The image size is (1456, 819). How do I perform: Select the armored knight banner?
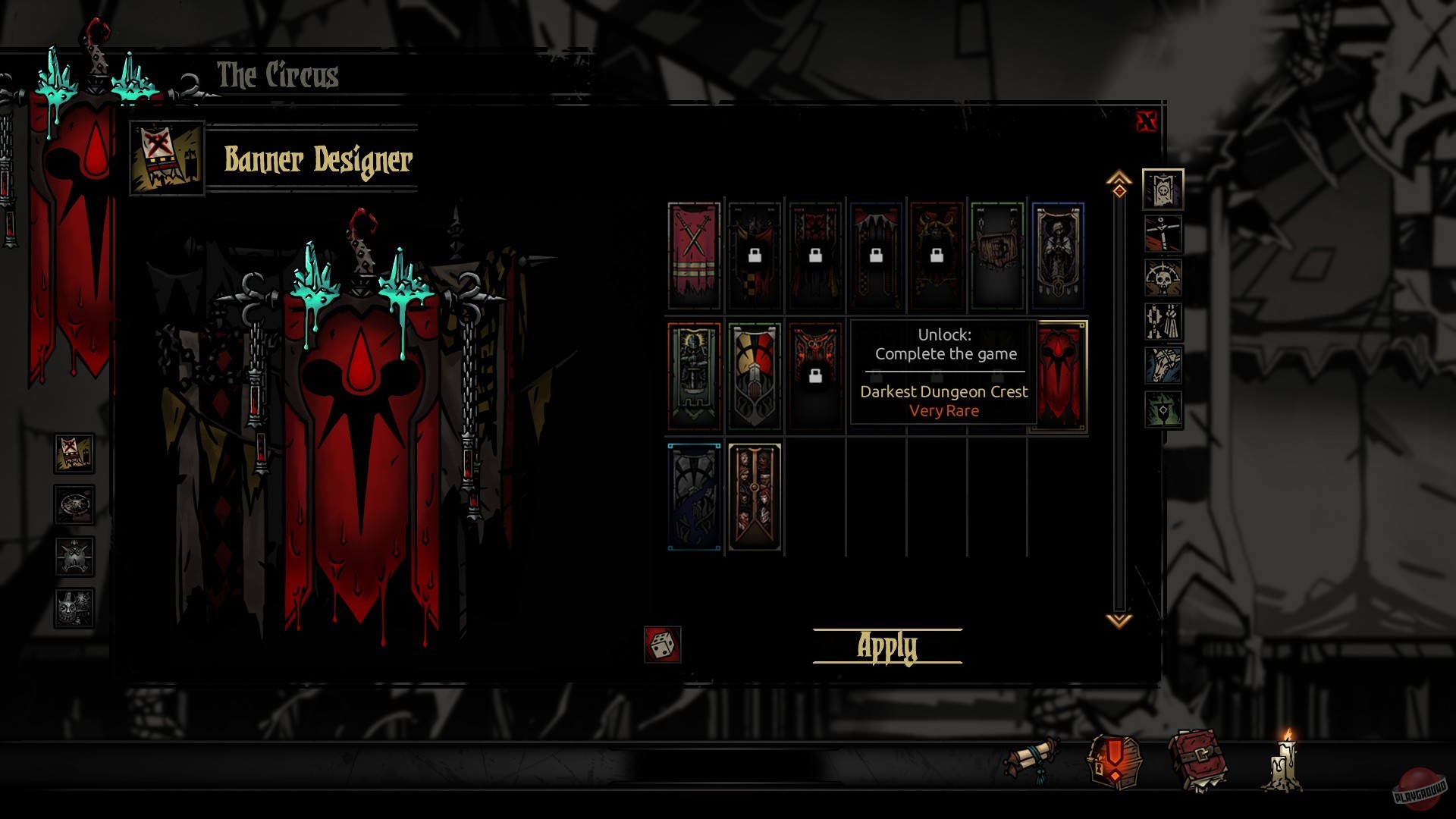[694, 377]
